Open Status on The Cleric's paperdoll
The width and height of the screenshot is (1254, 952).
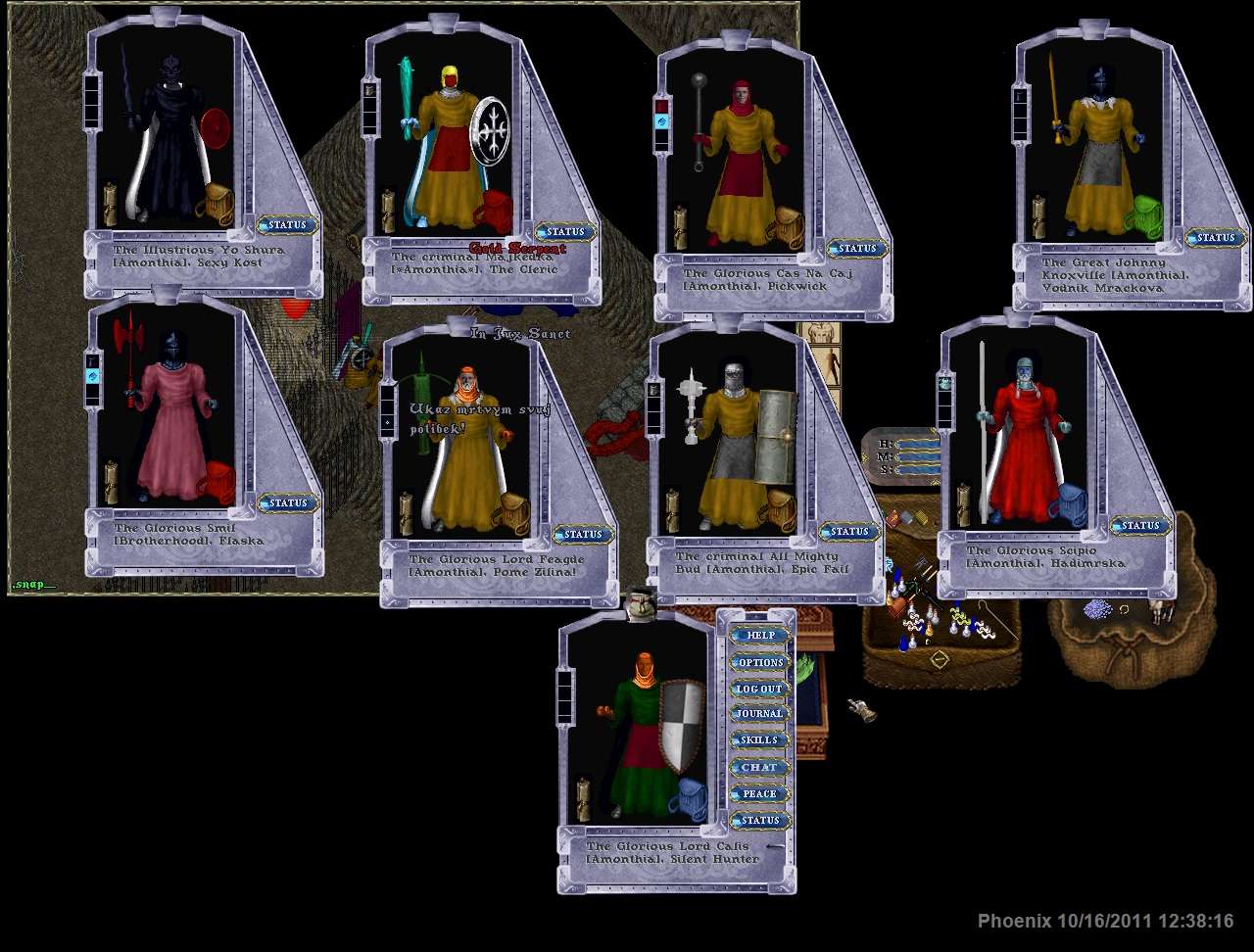click(x=565, y=232)
